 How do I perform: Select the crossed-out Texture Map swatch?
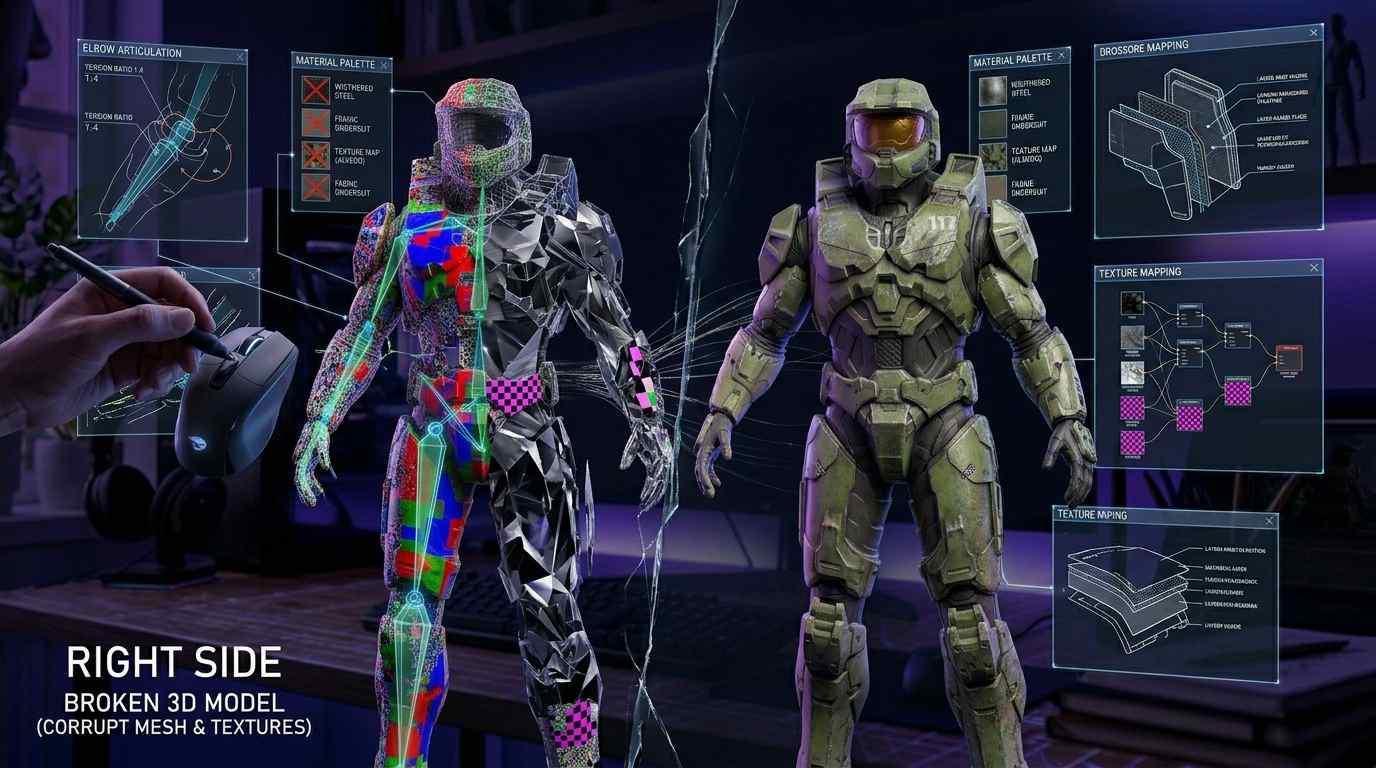point(316,155)
